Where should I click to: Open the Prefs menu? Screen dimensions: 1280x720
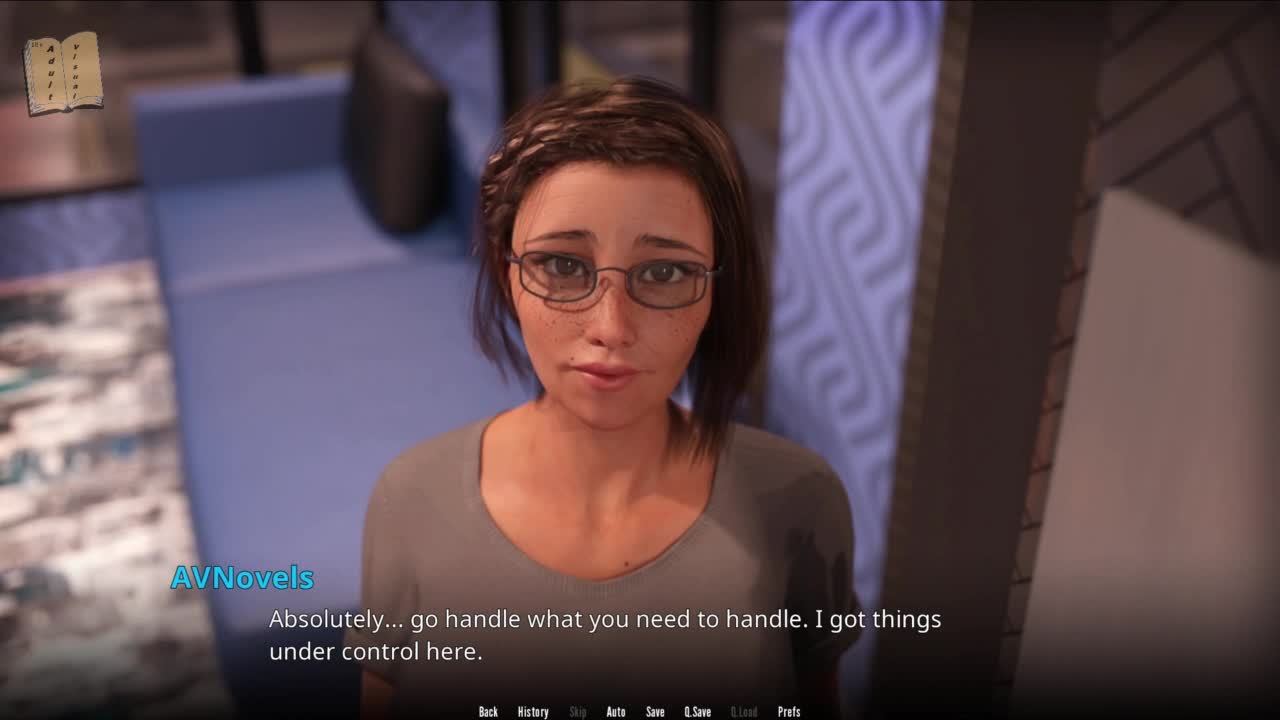789,712
